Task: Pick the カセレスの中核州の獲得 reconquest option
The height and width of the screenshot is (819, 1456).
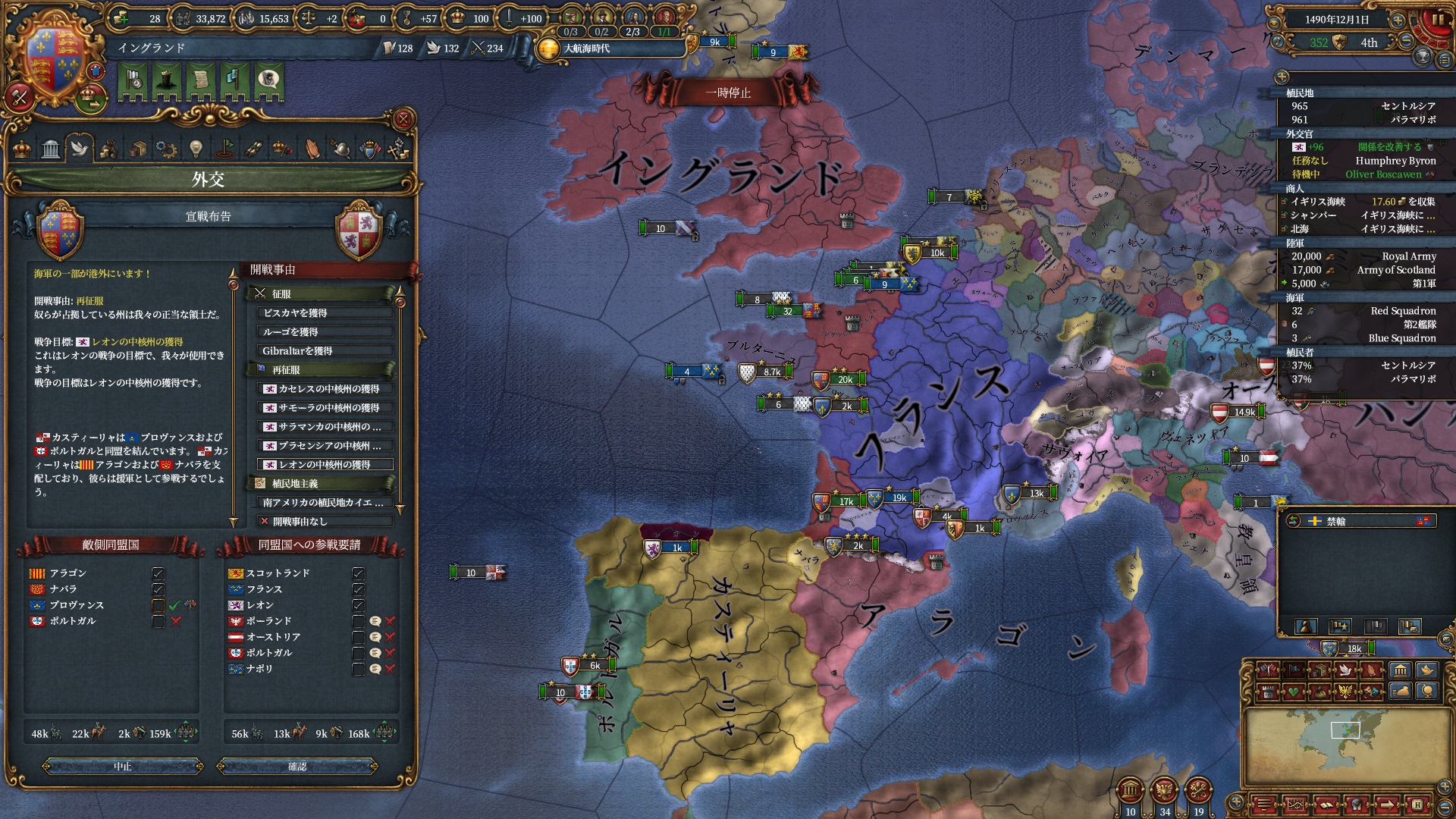Action: point(325,389)
